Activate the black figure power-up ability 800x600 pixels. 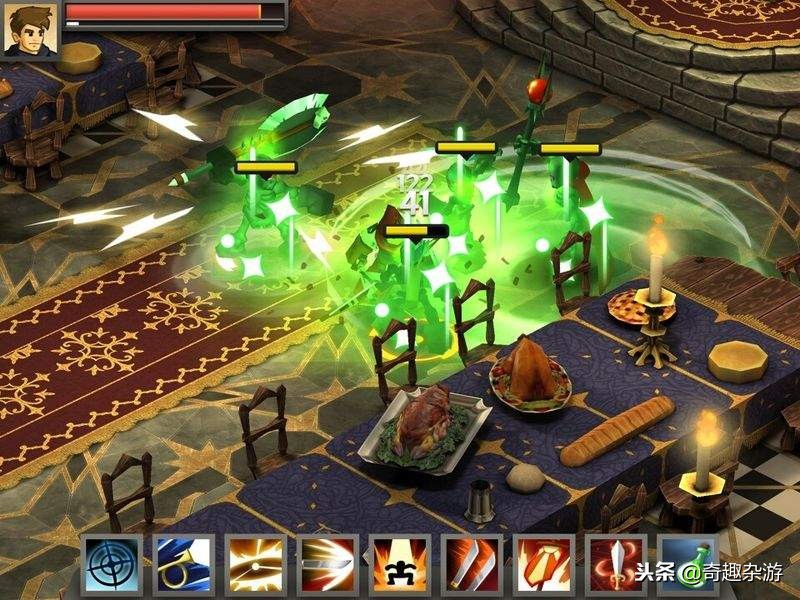[399, 566]
